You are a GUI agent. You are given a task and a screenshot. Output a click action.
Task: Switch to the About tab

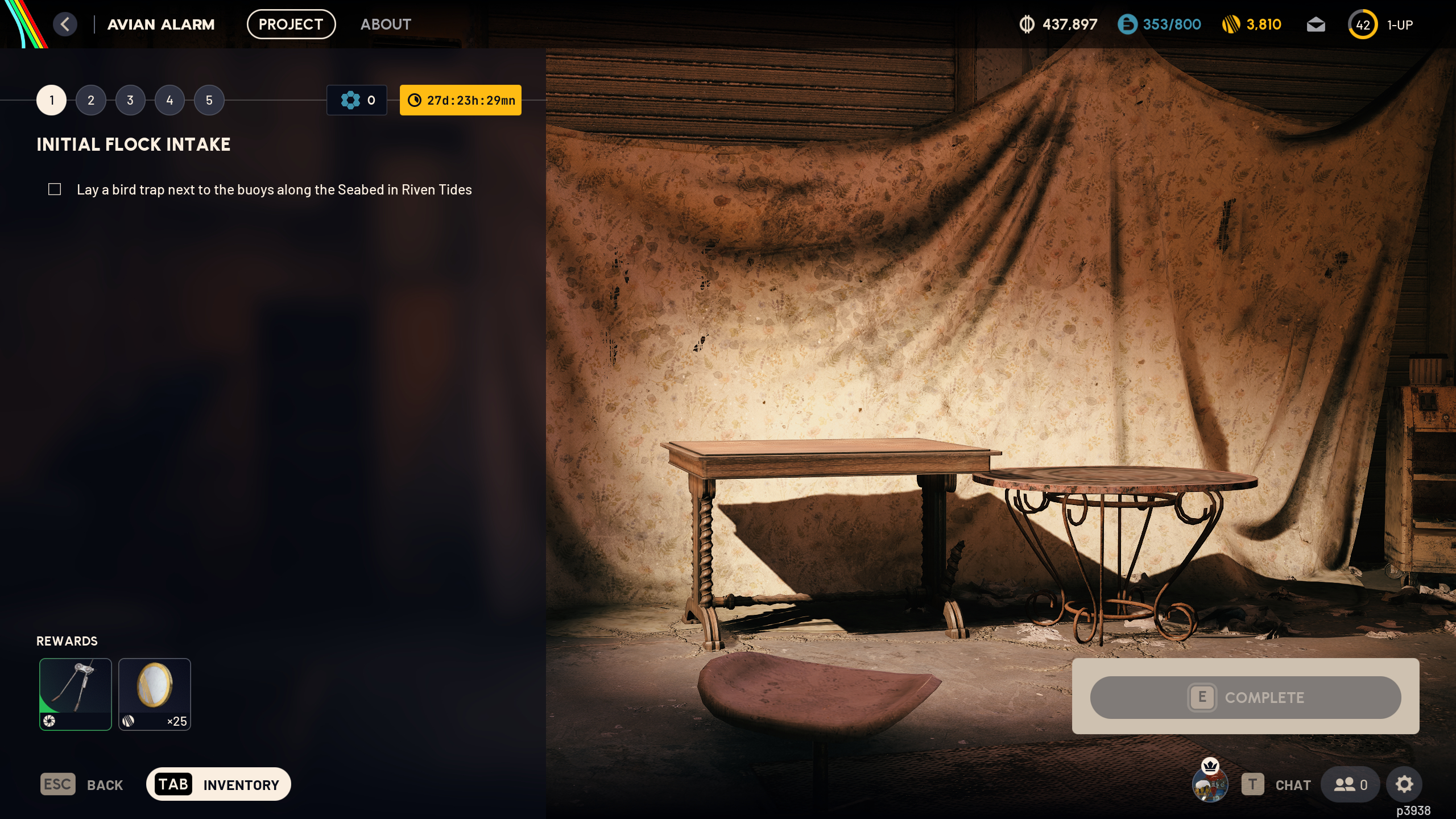[x=386, y=24]
